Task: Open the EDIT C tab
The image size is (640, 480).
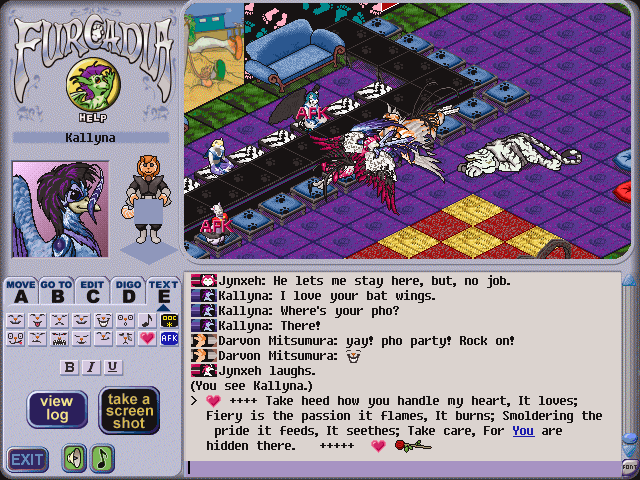Action: [93, 291]
